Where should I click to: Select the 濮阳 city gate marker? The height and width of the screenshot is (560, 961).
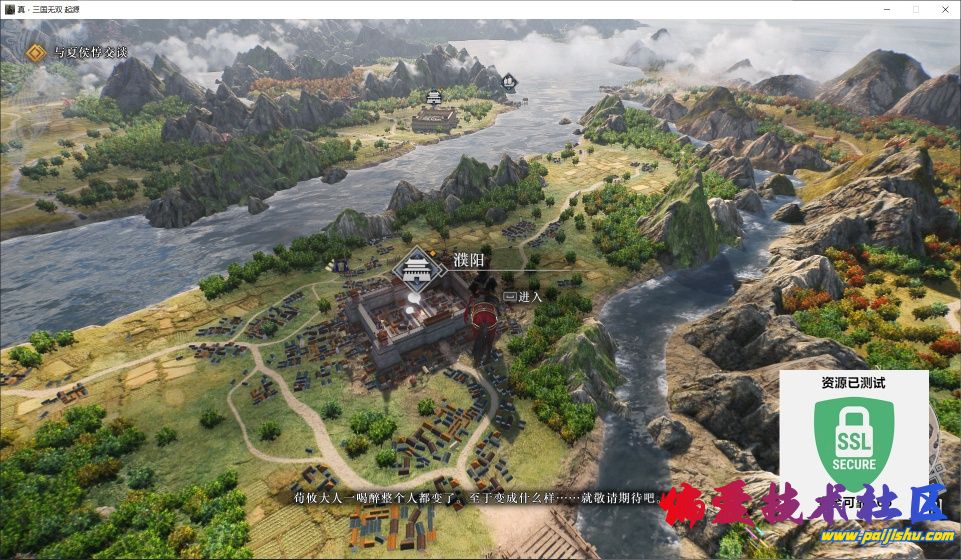[417, 270]
